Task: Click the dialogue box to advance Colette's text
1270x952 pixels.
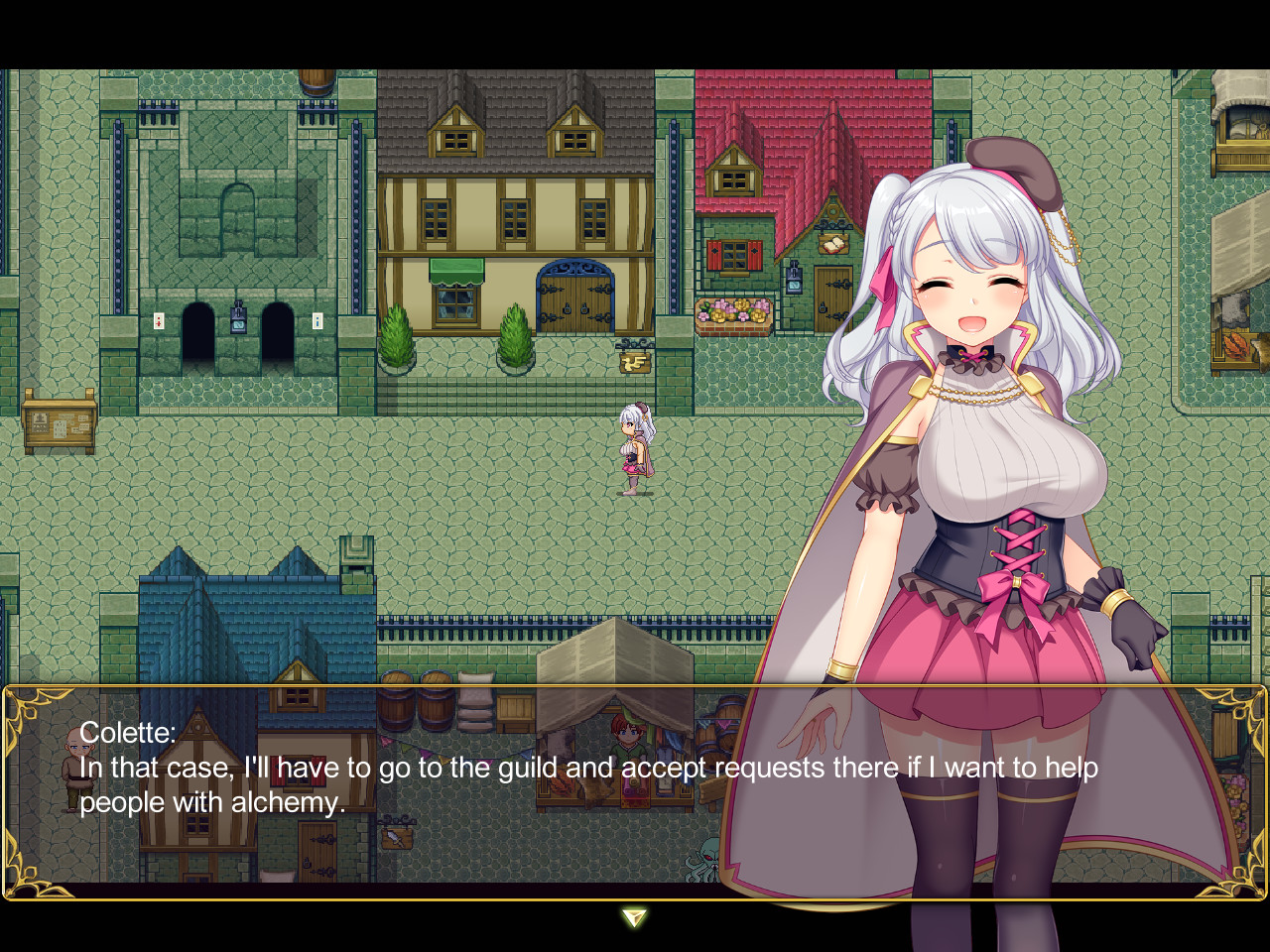Action: (397, 783)
